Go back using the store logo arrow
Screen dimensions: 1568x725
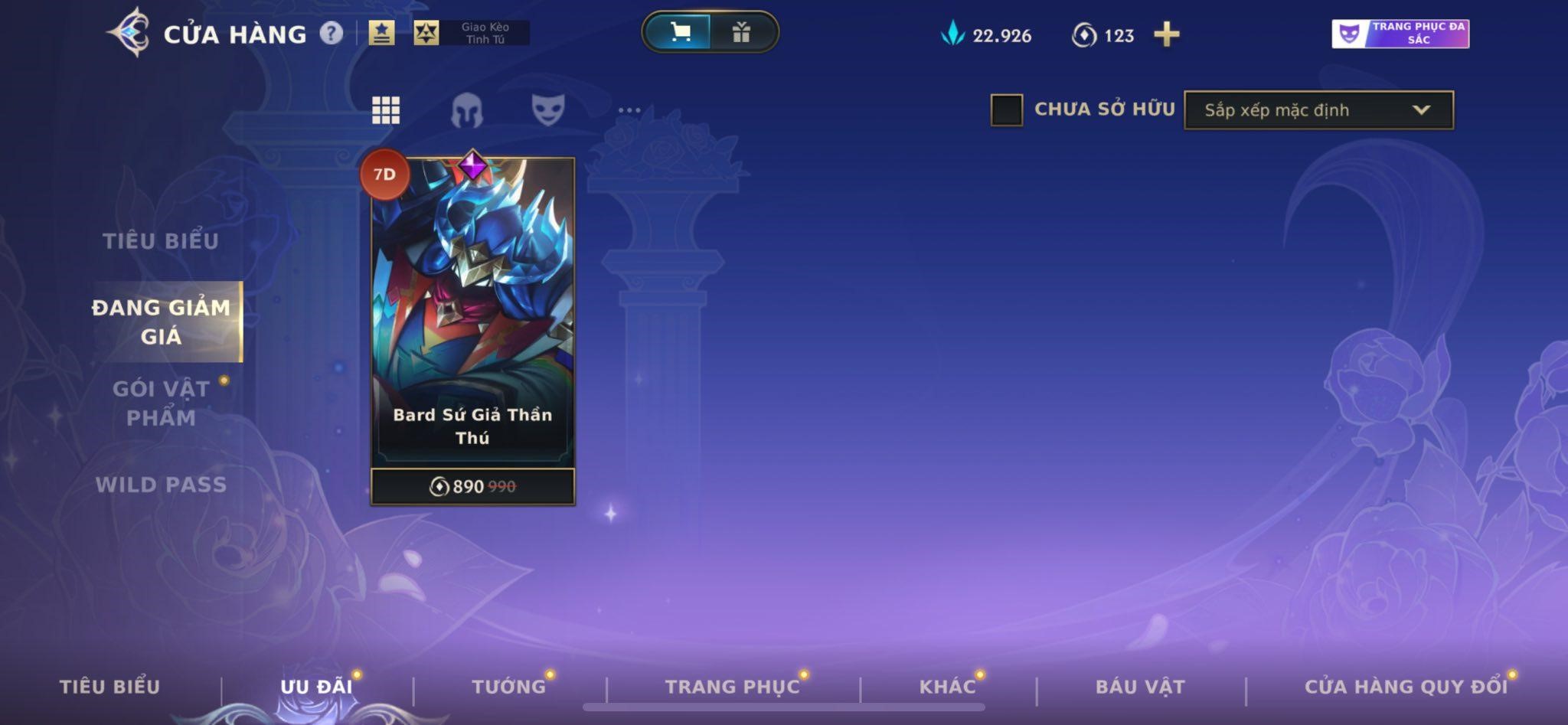(129, 33)
